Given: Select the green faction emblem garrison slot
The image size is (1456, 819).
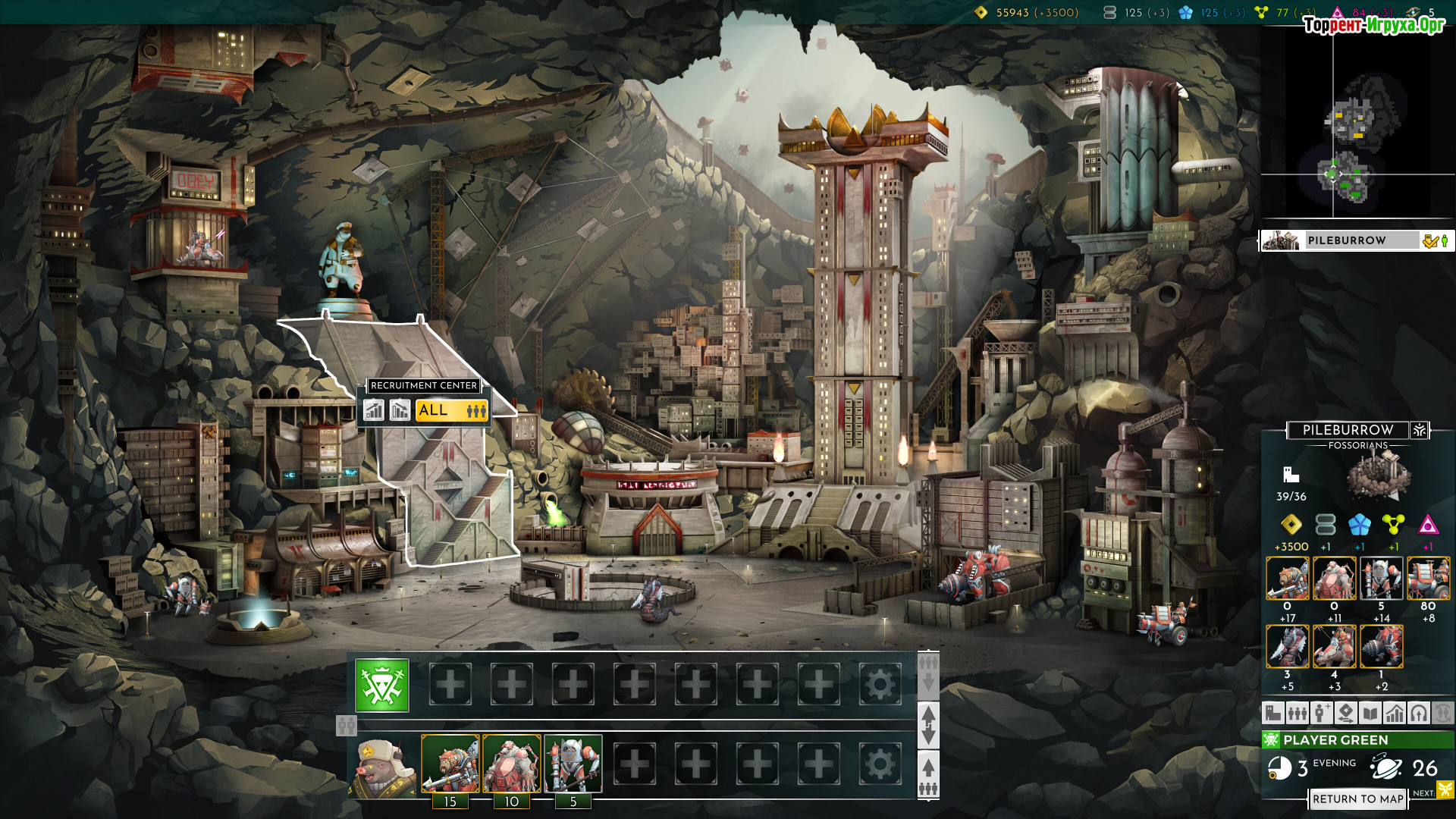Looking at the screenshot, I should point(382,686).
